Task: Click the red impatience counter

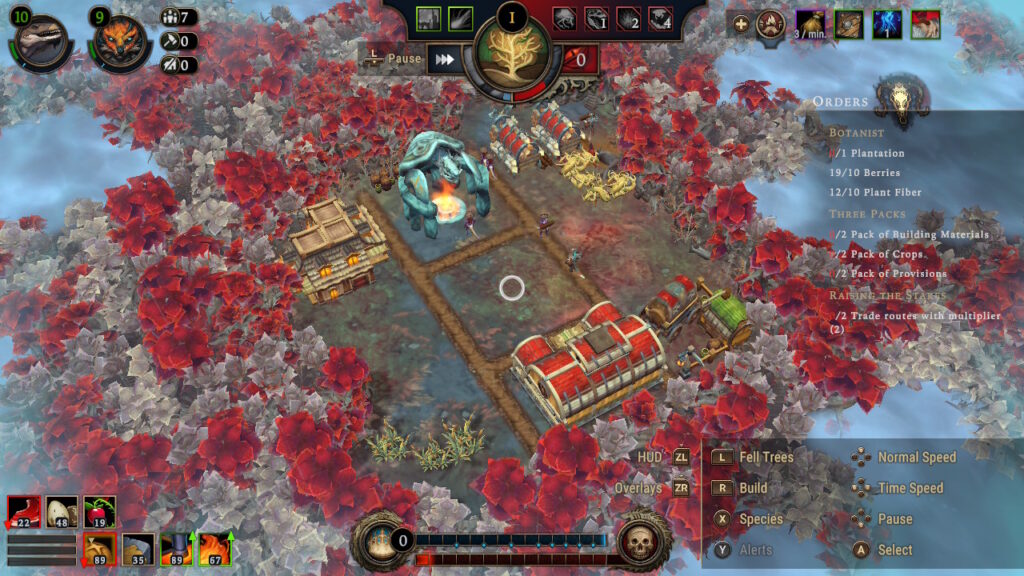Action: point(581,60)
